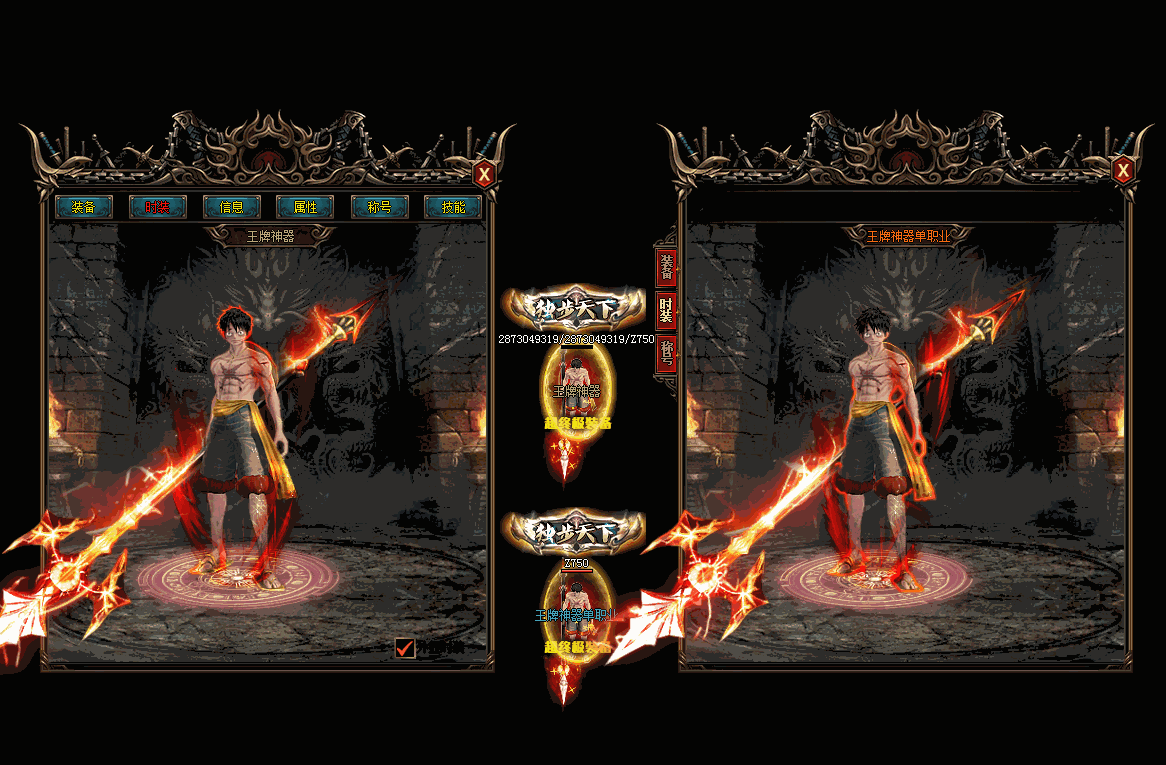Close the 王牌神器单职业 character panel
1166x765 pixels.
(x=1123, y=171)
